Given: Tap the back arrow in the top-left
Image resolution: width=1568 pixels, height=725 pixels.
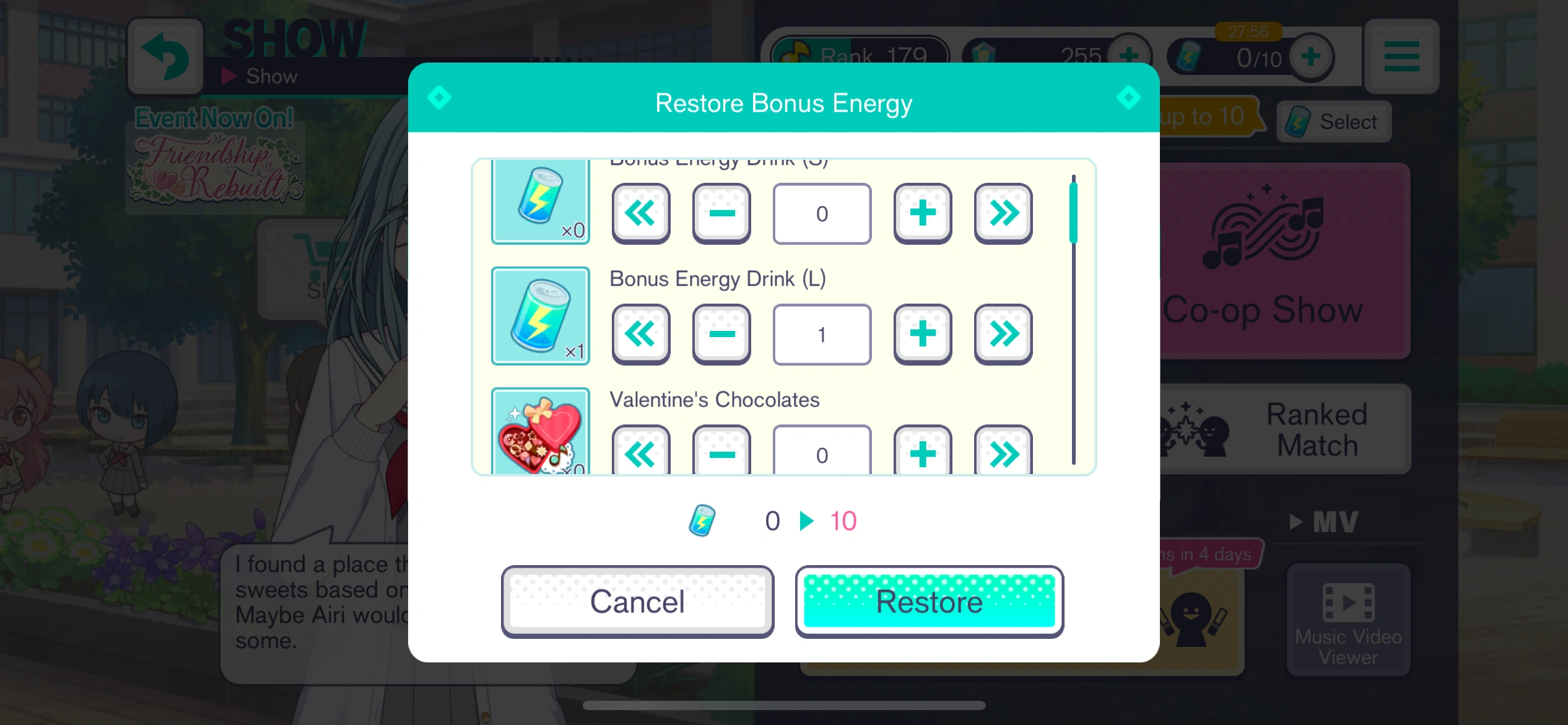Looking at the screenshot, I should (165, 56).
